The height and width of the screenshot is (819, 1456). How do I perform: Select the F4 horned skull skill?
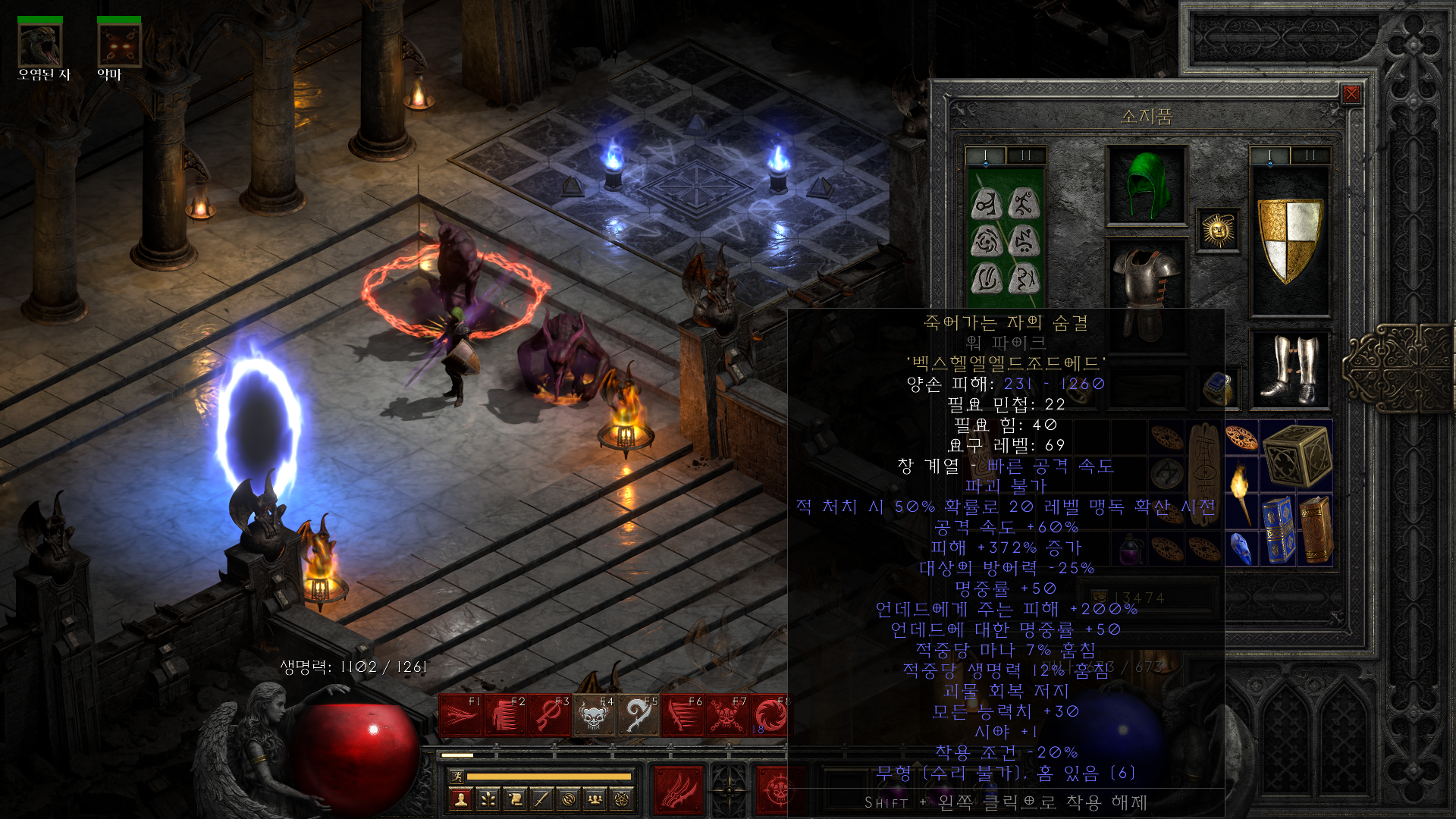594,715
